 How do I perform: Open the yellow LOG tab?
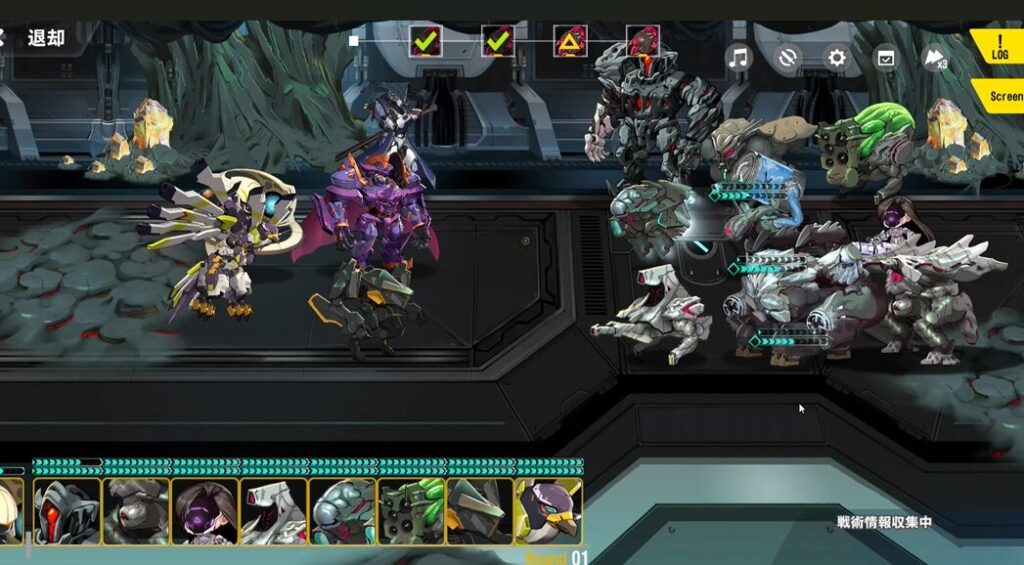(x=998, y=46)
